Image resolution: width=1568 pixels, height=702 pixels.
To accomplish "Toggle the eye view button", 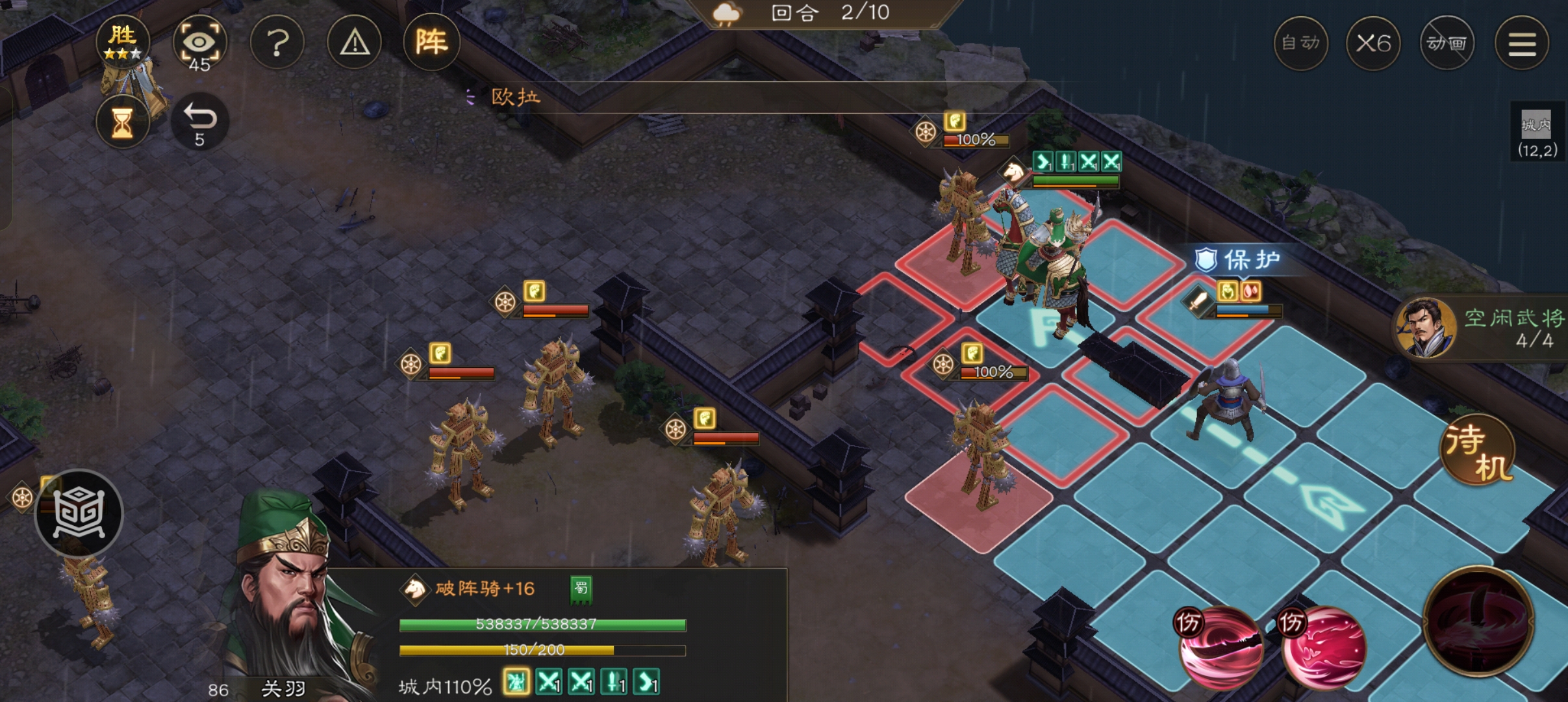I will click(199, 44).
